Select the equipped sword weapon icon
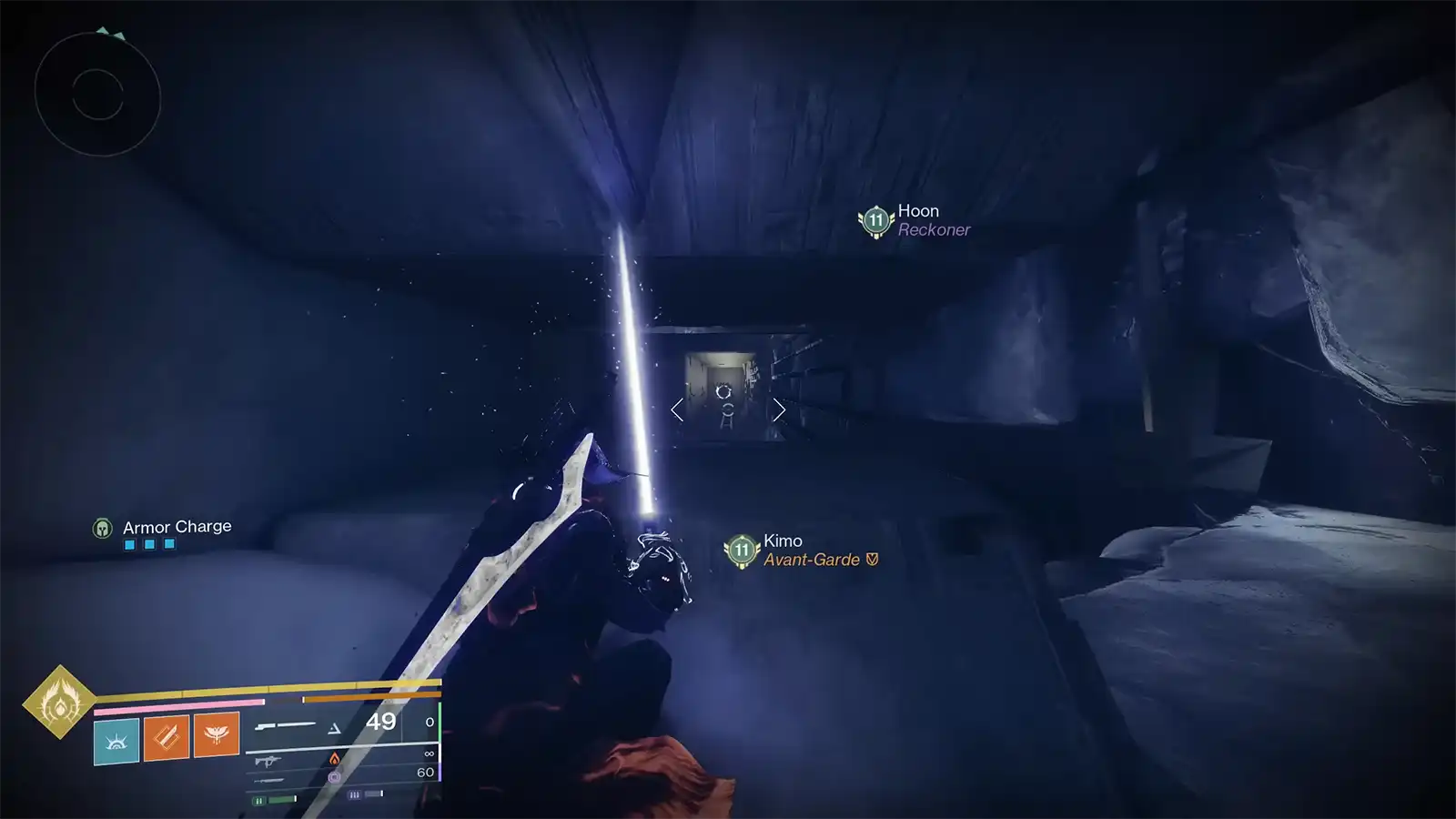Image resolution: width=1456 pixels, height=819 pixels. (287, 725)
